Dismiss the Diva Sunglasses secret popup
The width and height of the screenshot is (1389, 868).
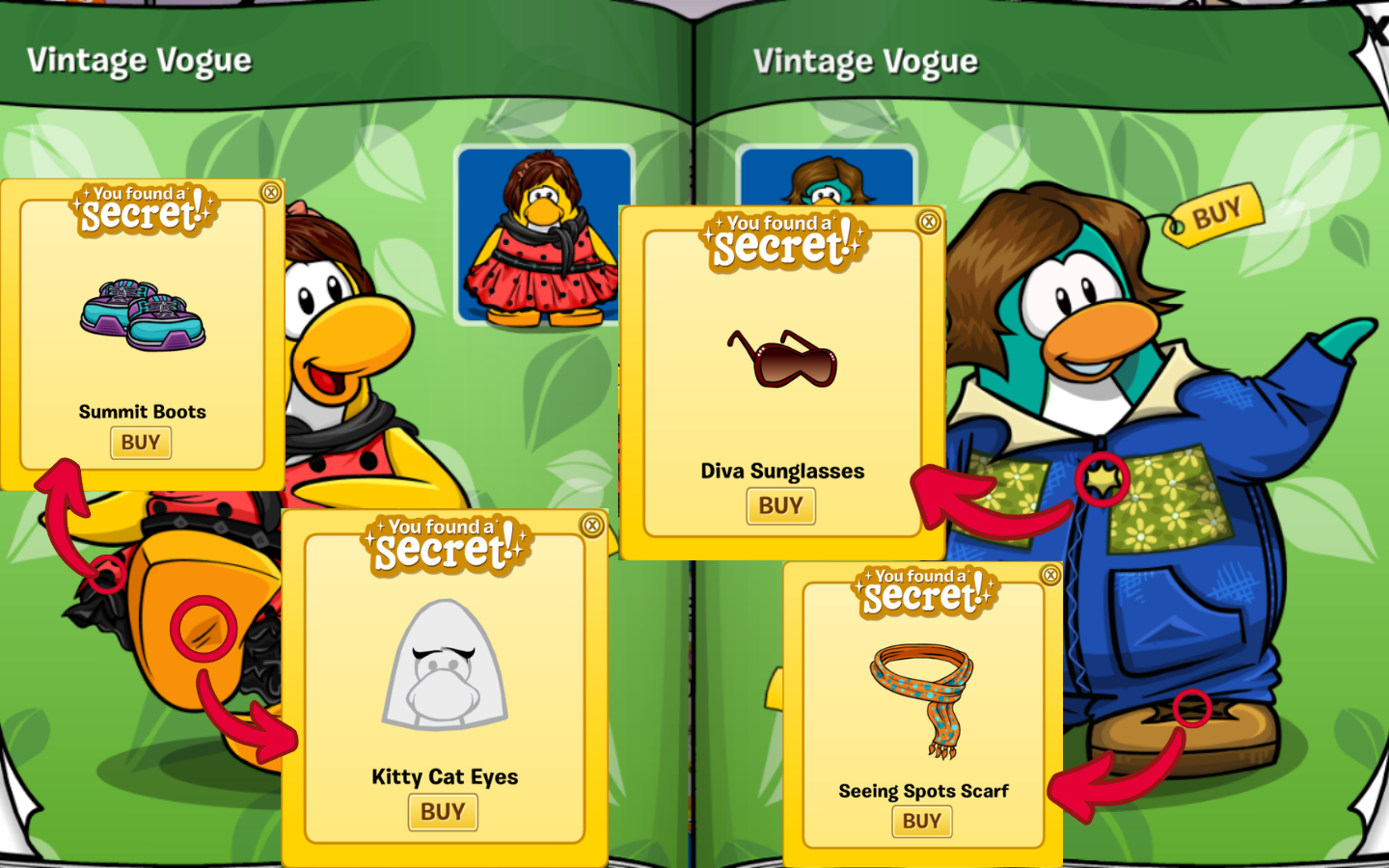[x=929, y=222]
